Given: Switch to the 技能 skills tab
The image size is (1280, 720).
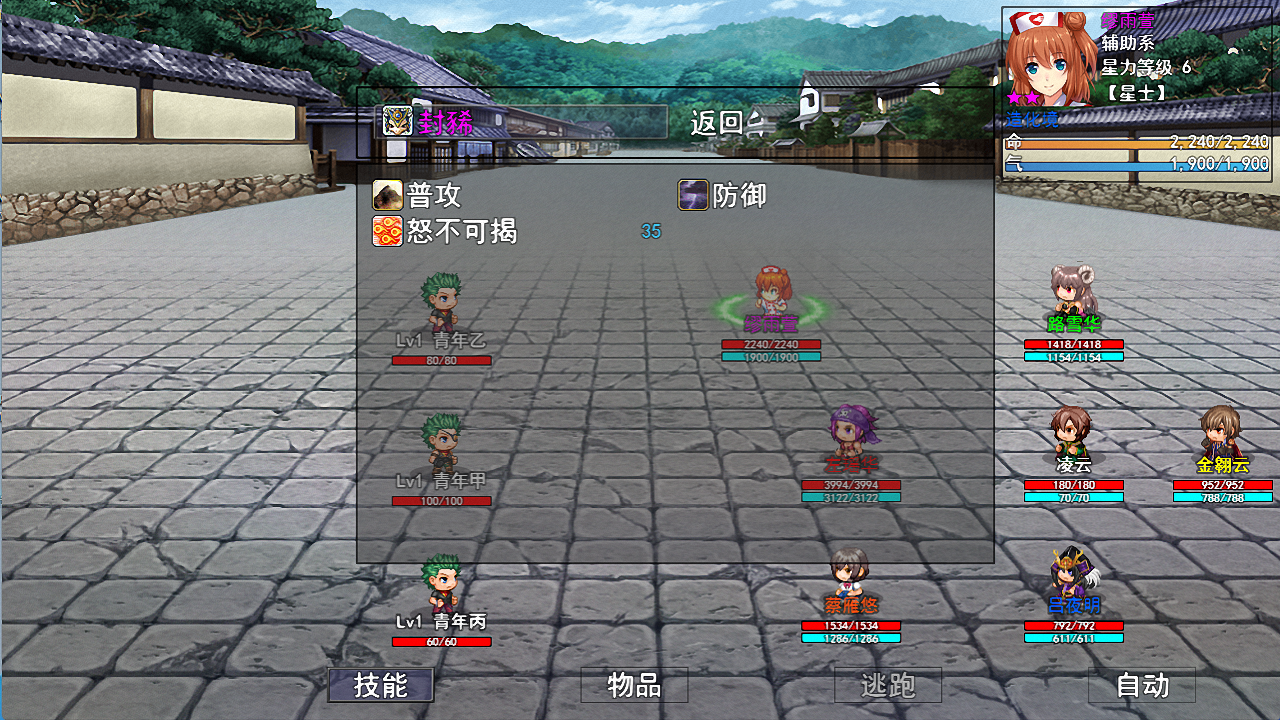Looking at the screenshot, I should (380, 686).
